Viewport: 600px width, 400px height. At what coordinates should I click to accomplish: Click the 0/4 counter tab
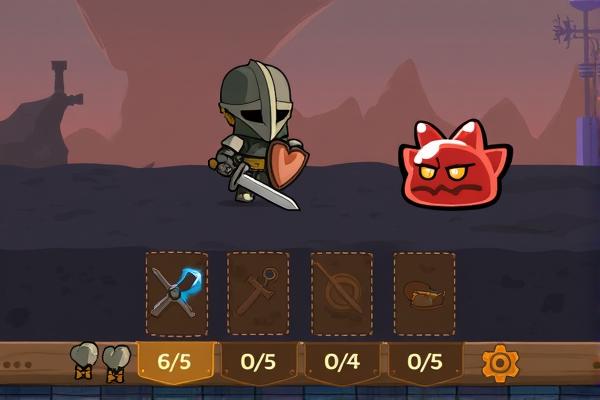pos(342,362)
